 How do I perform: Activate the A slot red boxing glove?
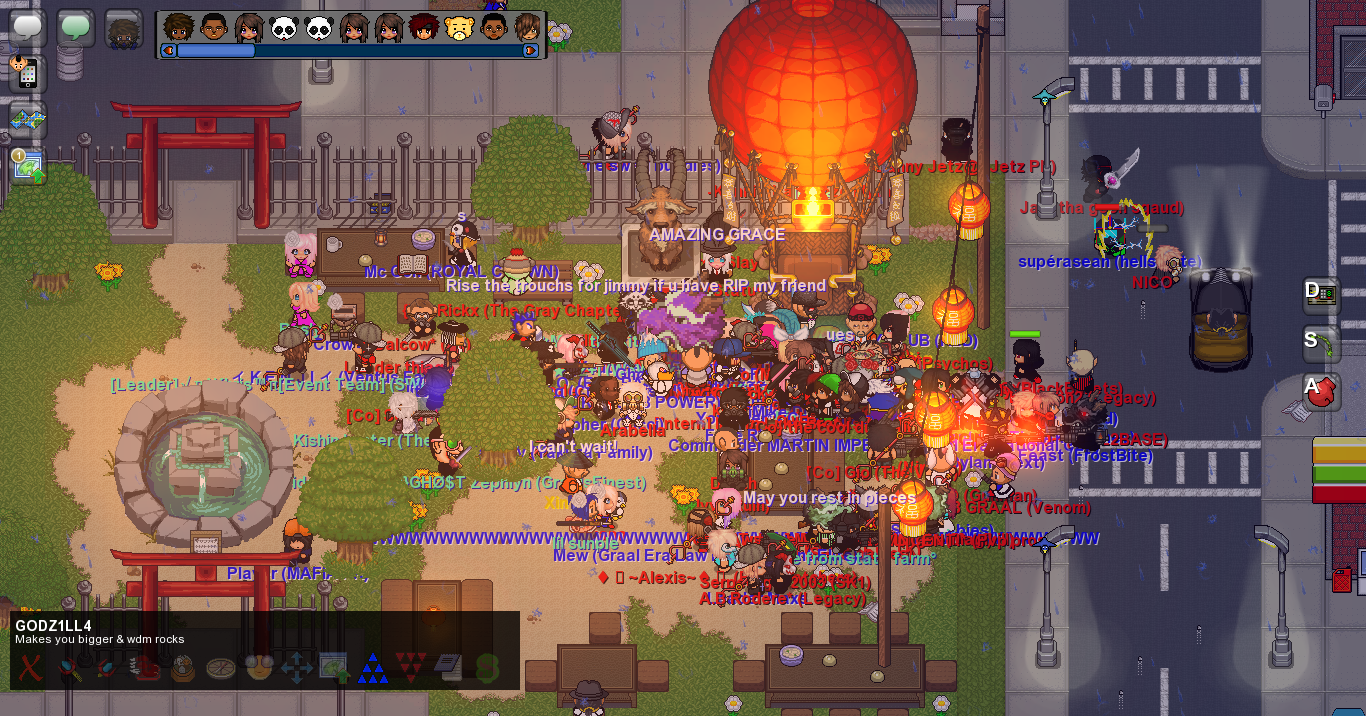pyautogui.click(x=1322, y=391)
